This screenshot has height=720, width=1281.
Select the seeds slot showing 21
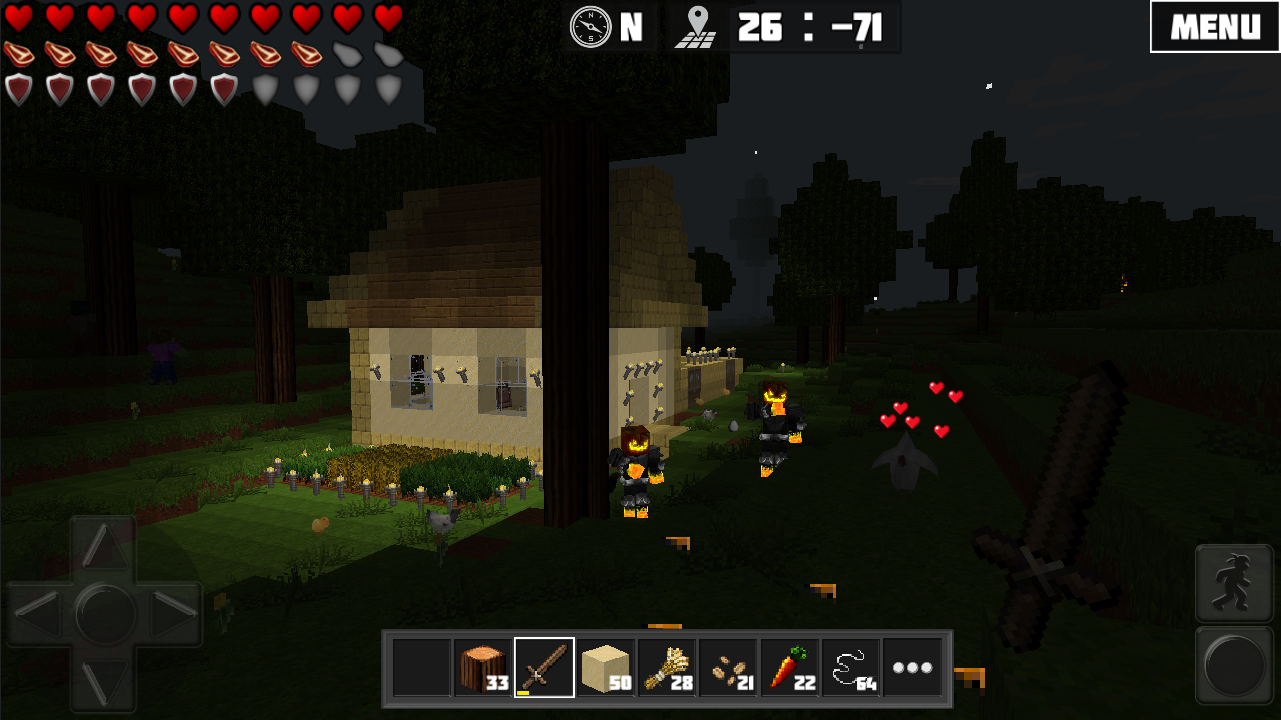[727, 666]
